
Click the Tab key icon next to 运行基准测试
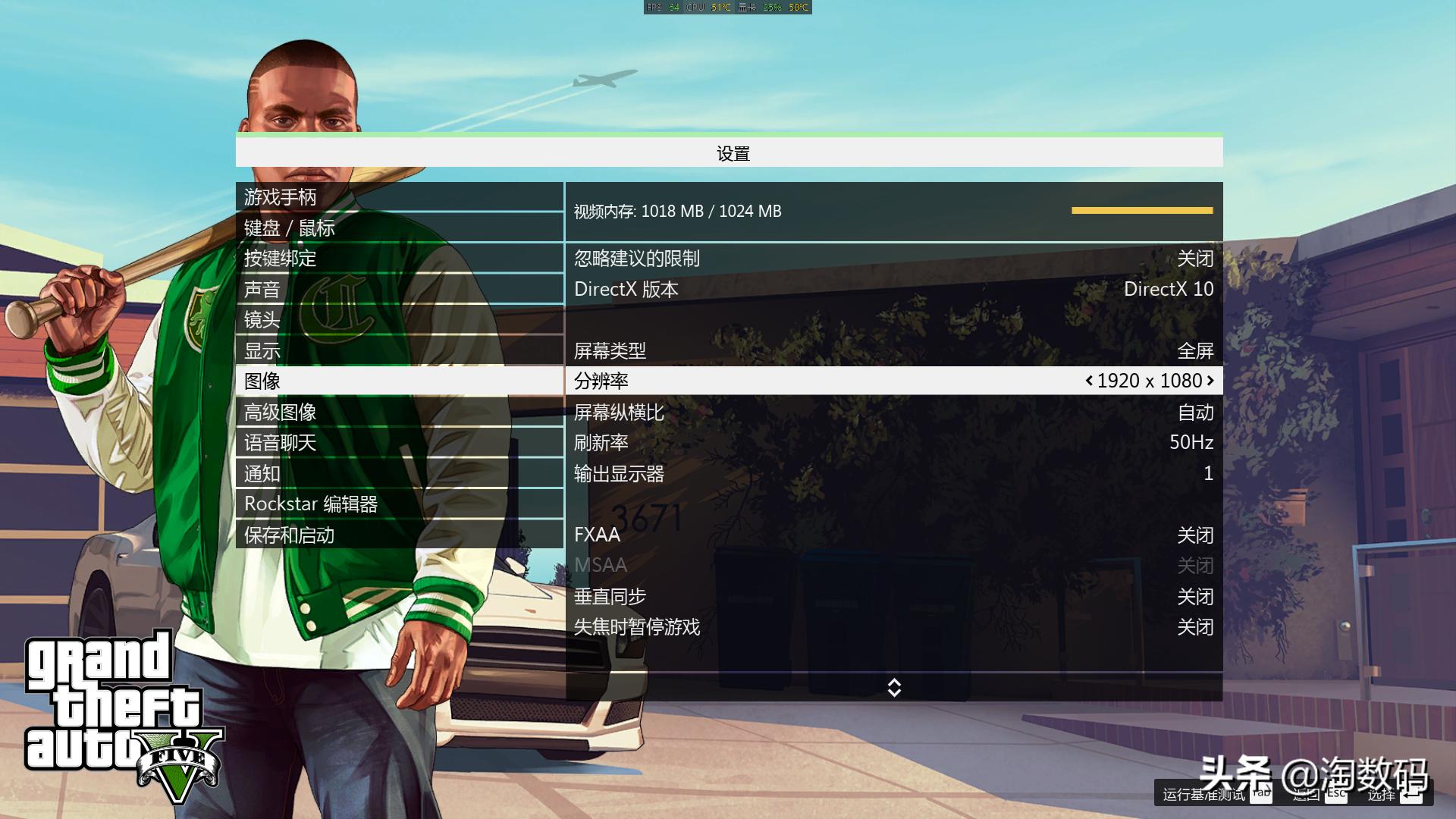(1263, 796)
